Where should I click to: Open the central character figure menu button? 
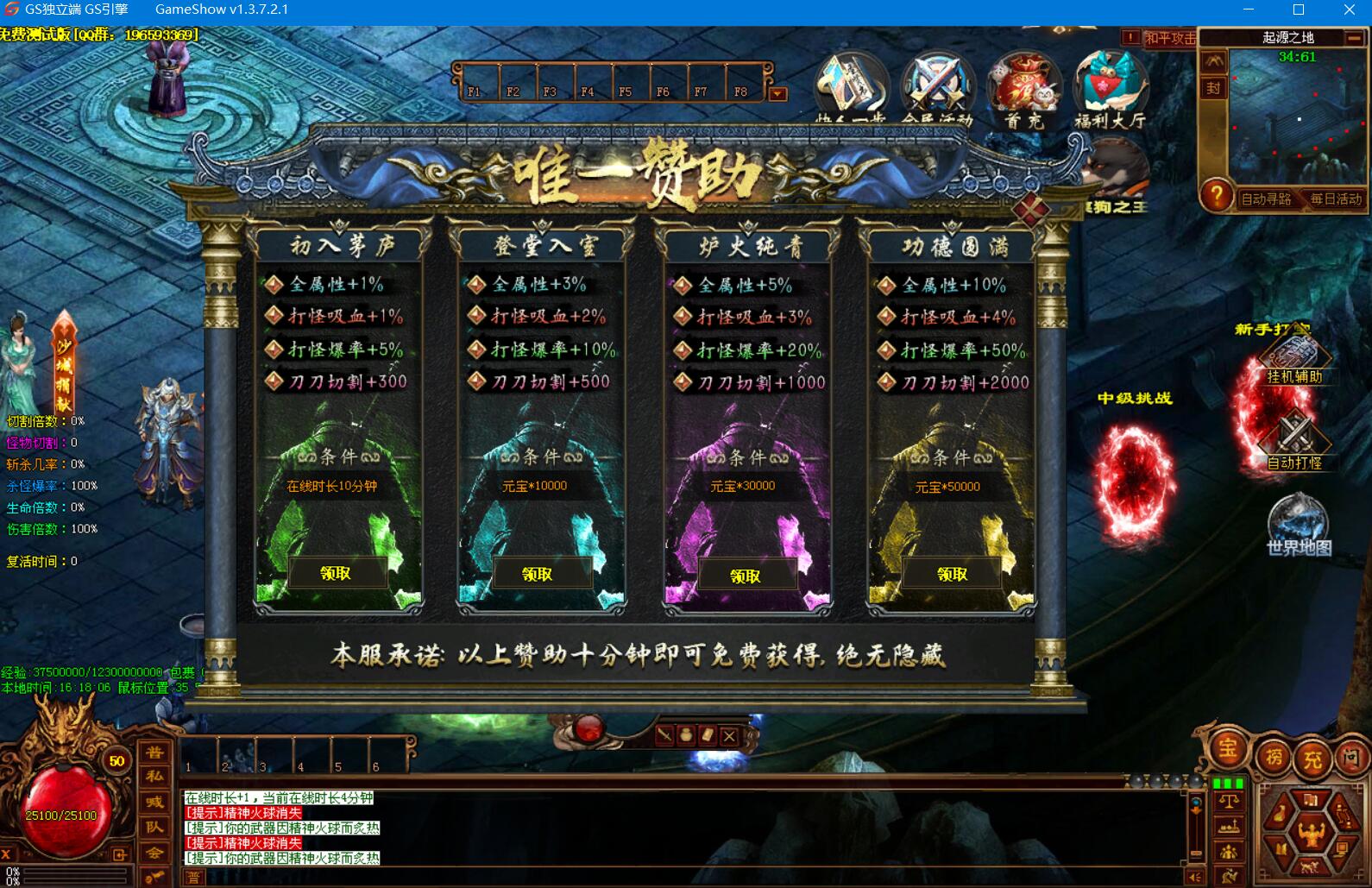[x=1311, y=834]
